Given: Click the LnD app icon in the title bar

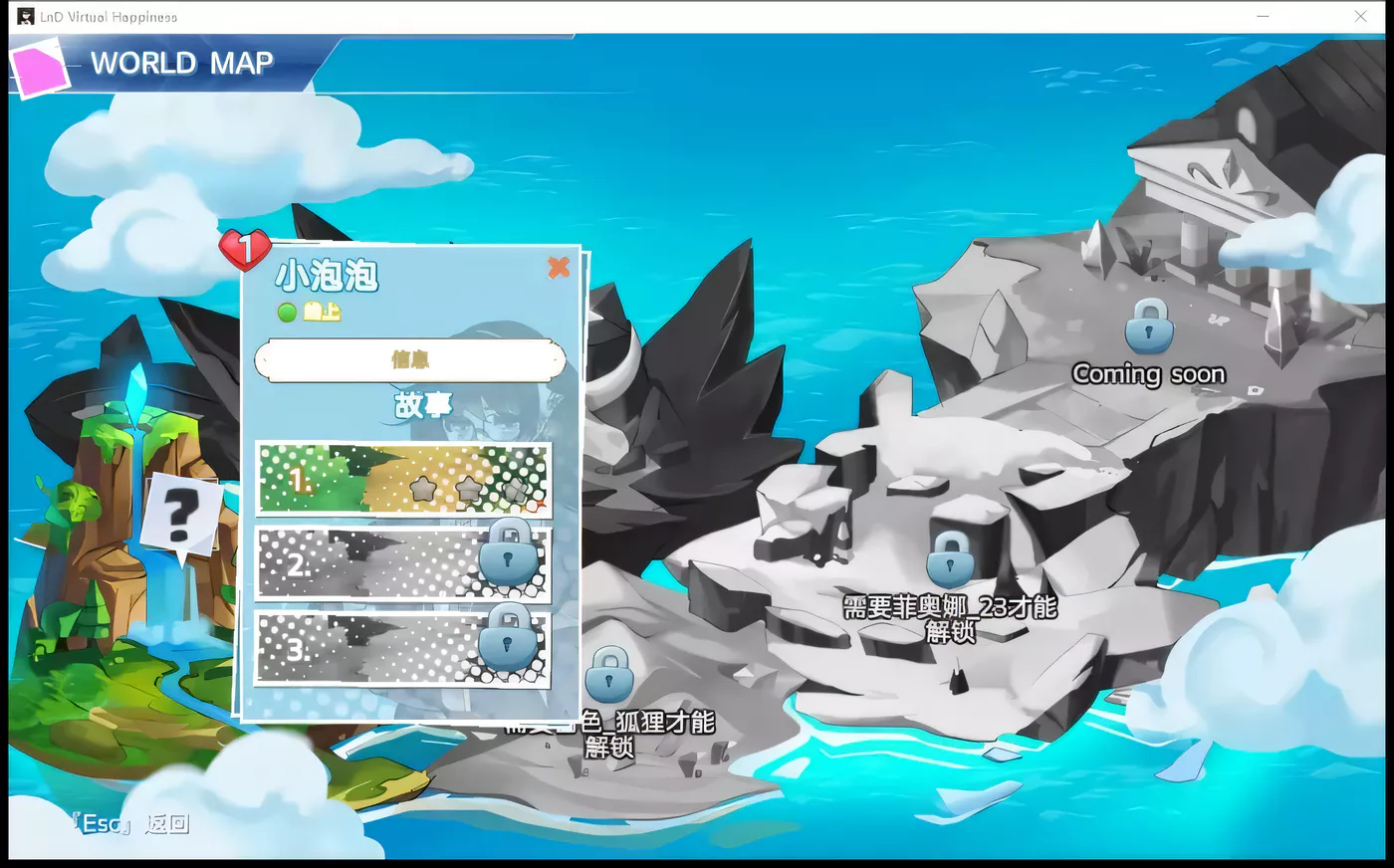Looking at the screenshot, I should click(x=27, y=16).
